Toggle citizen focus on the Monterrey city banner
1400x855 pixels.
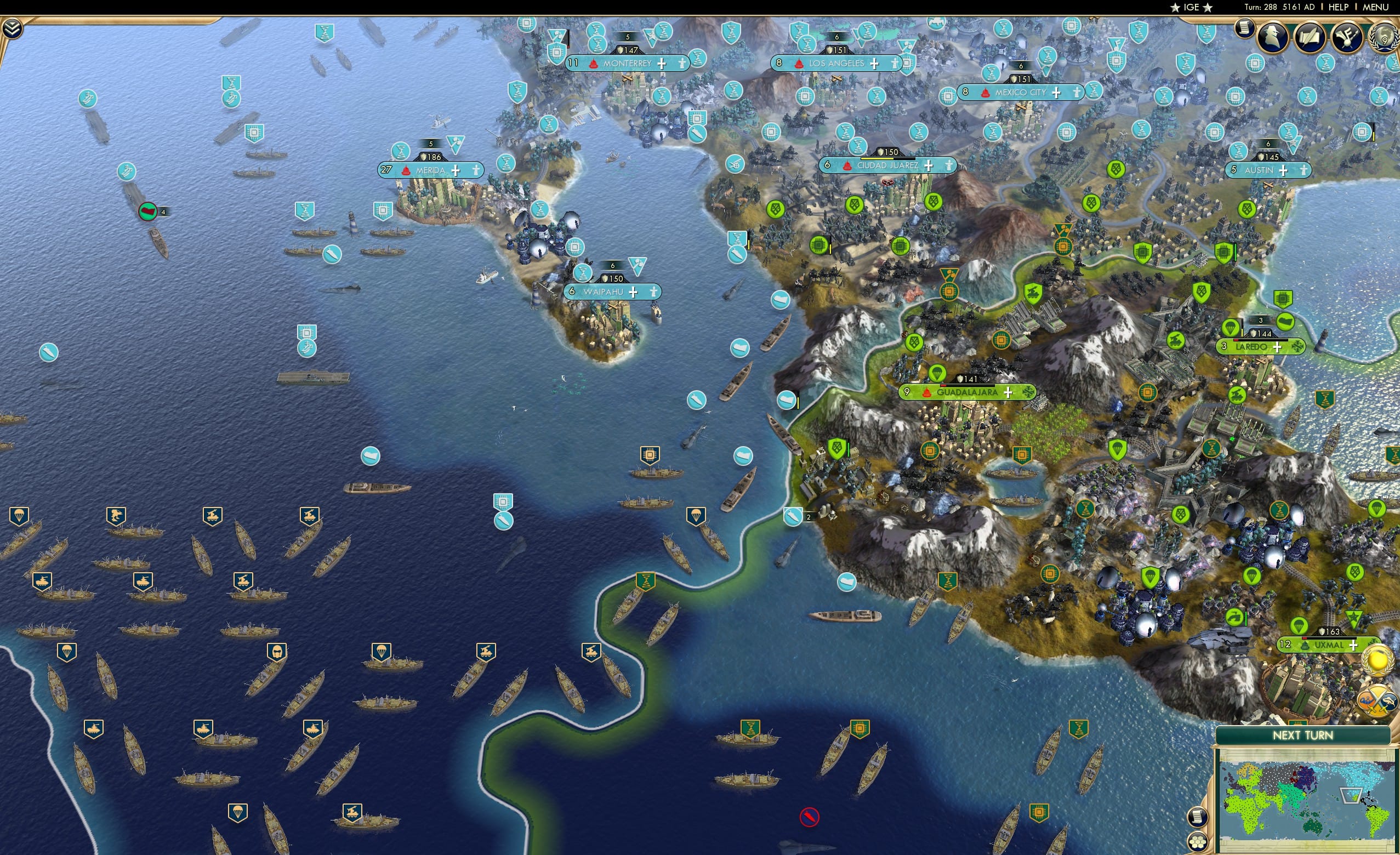point(682,64)
